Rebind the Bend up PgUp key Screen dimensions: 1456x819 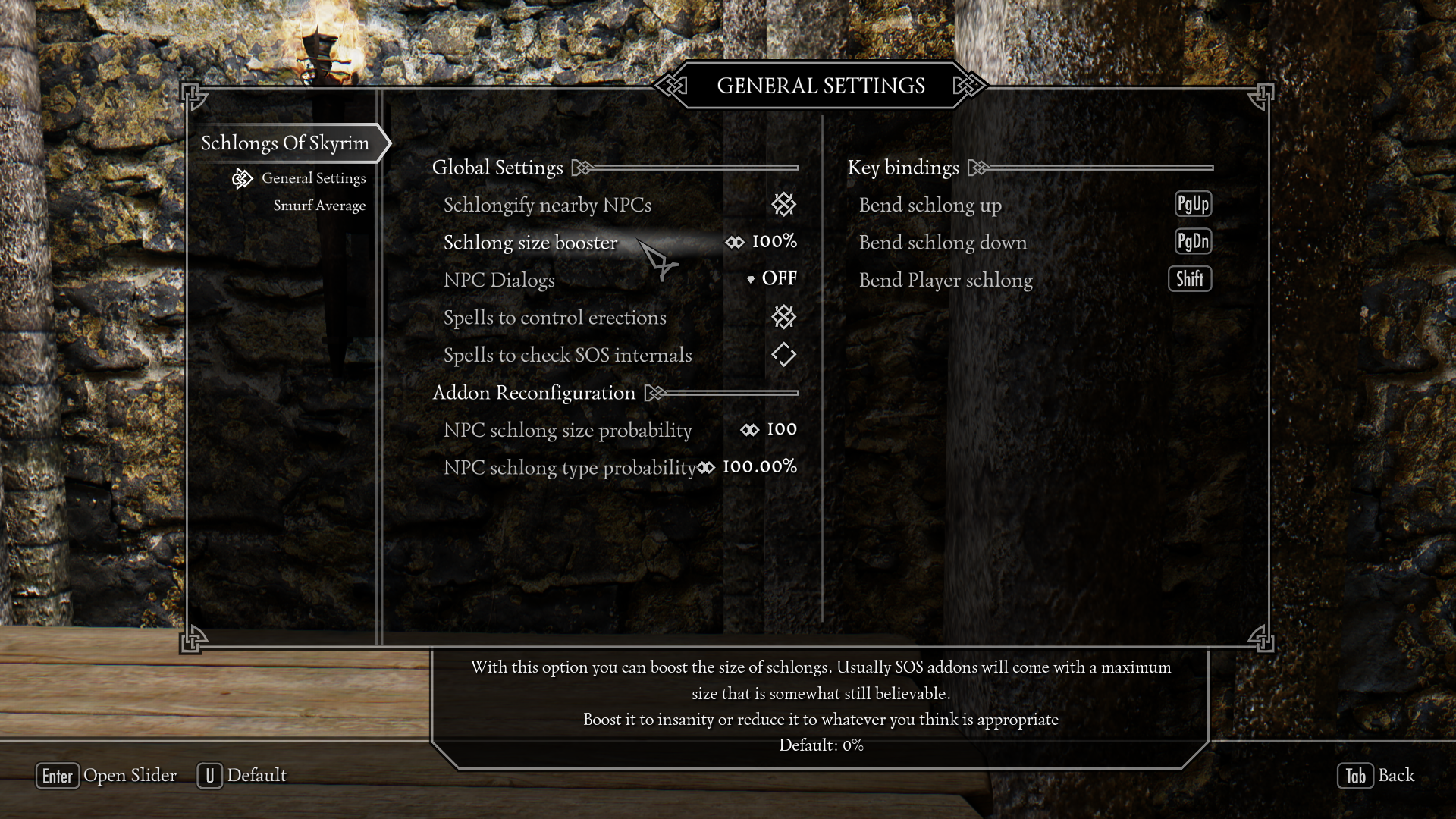1193,204
